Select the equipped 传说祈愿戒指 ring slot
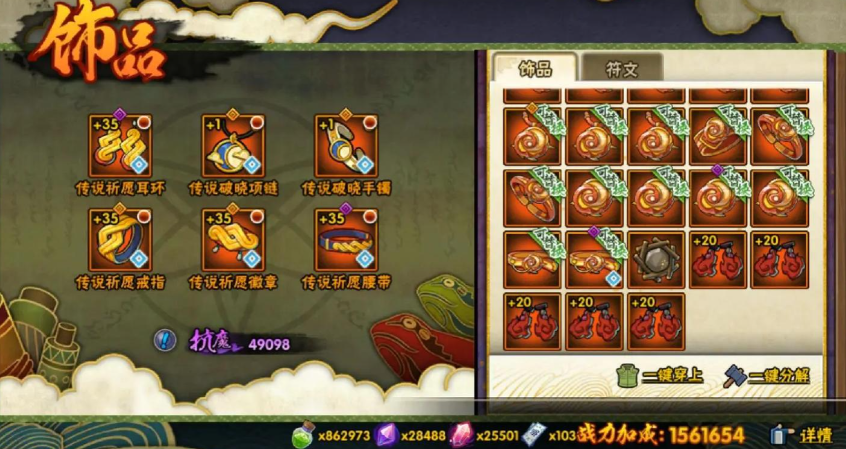This screenshot has height=449, width=846. pos(119,239)
